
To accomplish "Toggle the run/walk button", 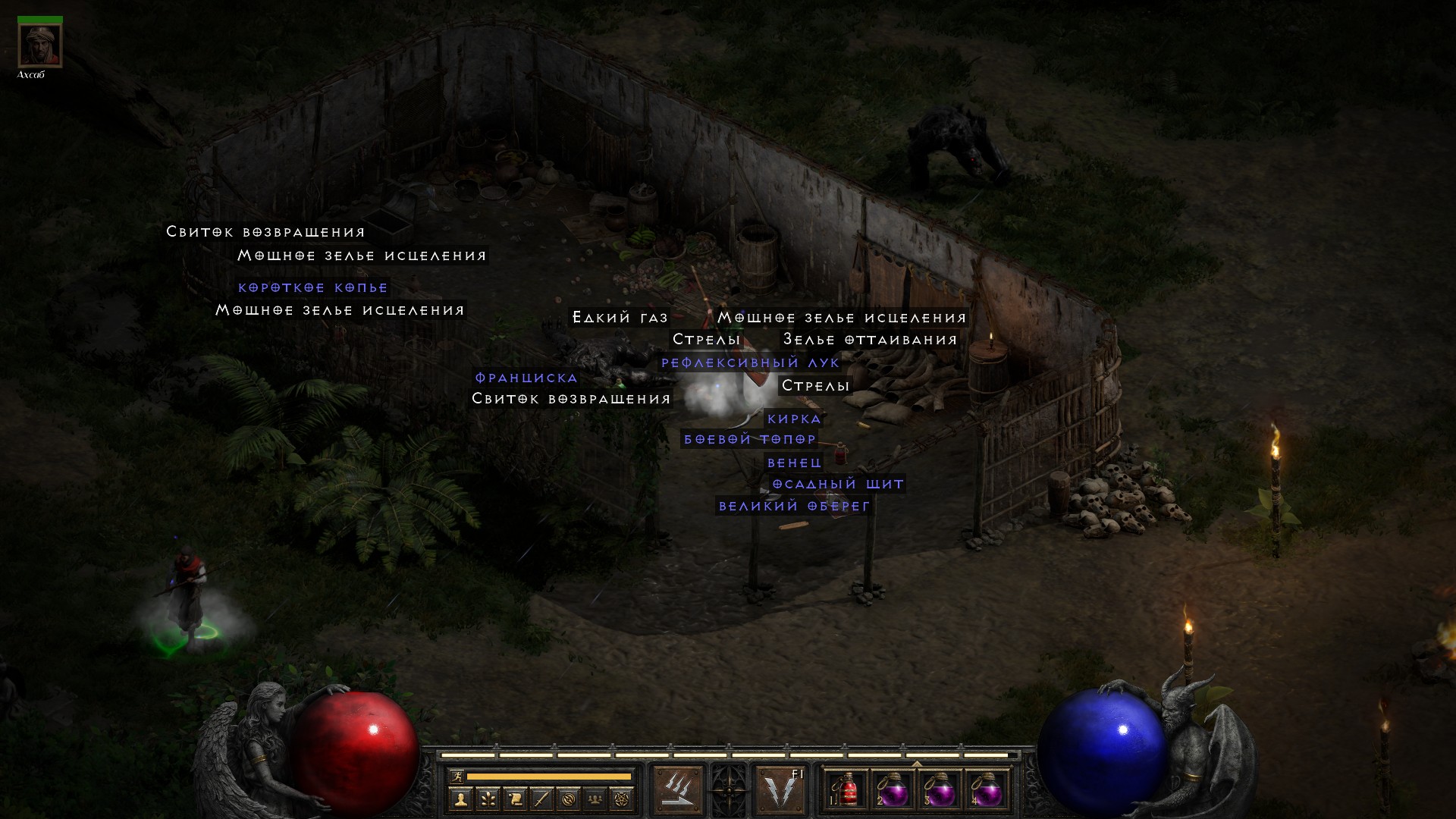I will click(456, 777).
